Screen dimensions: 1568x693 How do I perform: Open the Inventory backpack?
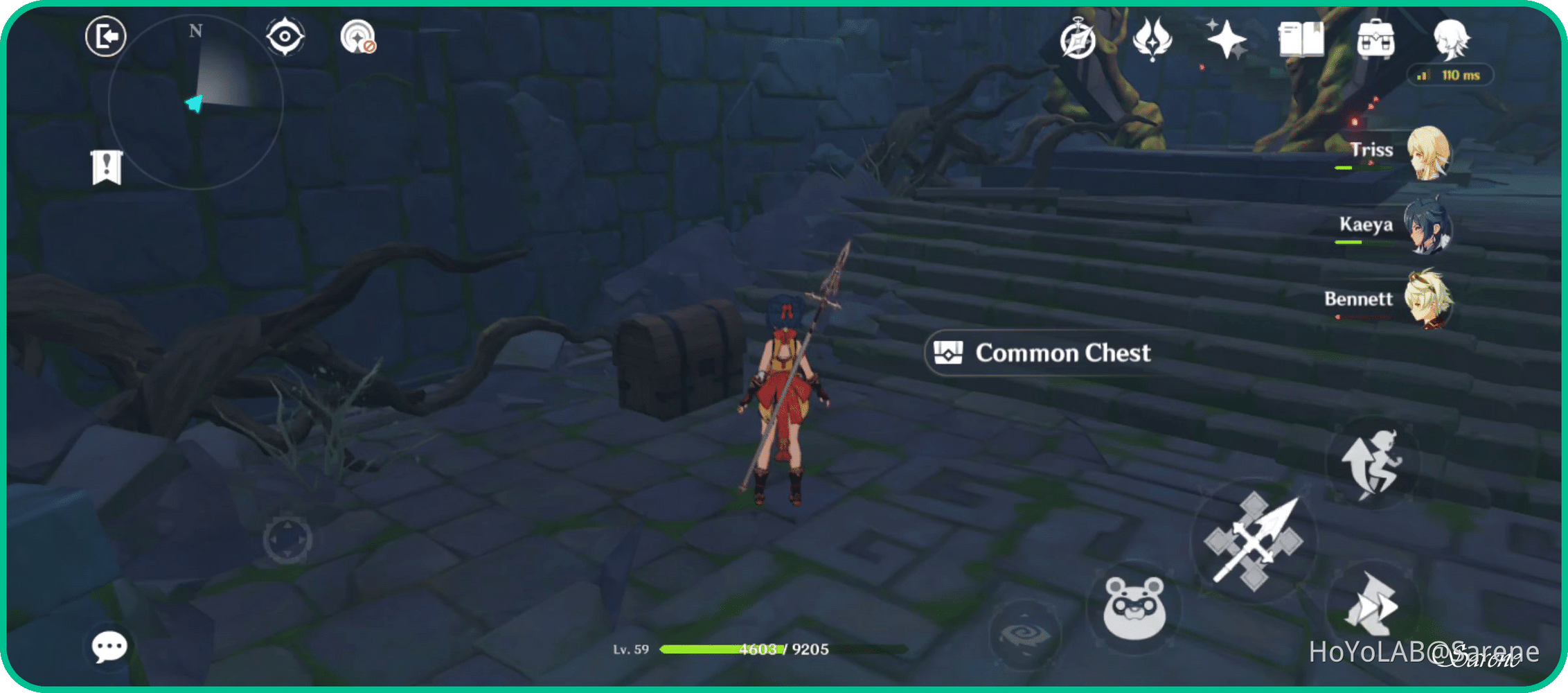(1375, 40)
